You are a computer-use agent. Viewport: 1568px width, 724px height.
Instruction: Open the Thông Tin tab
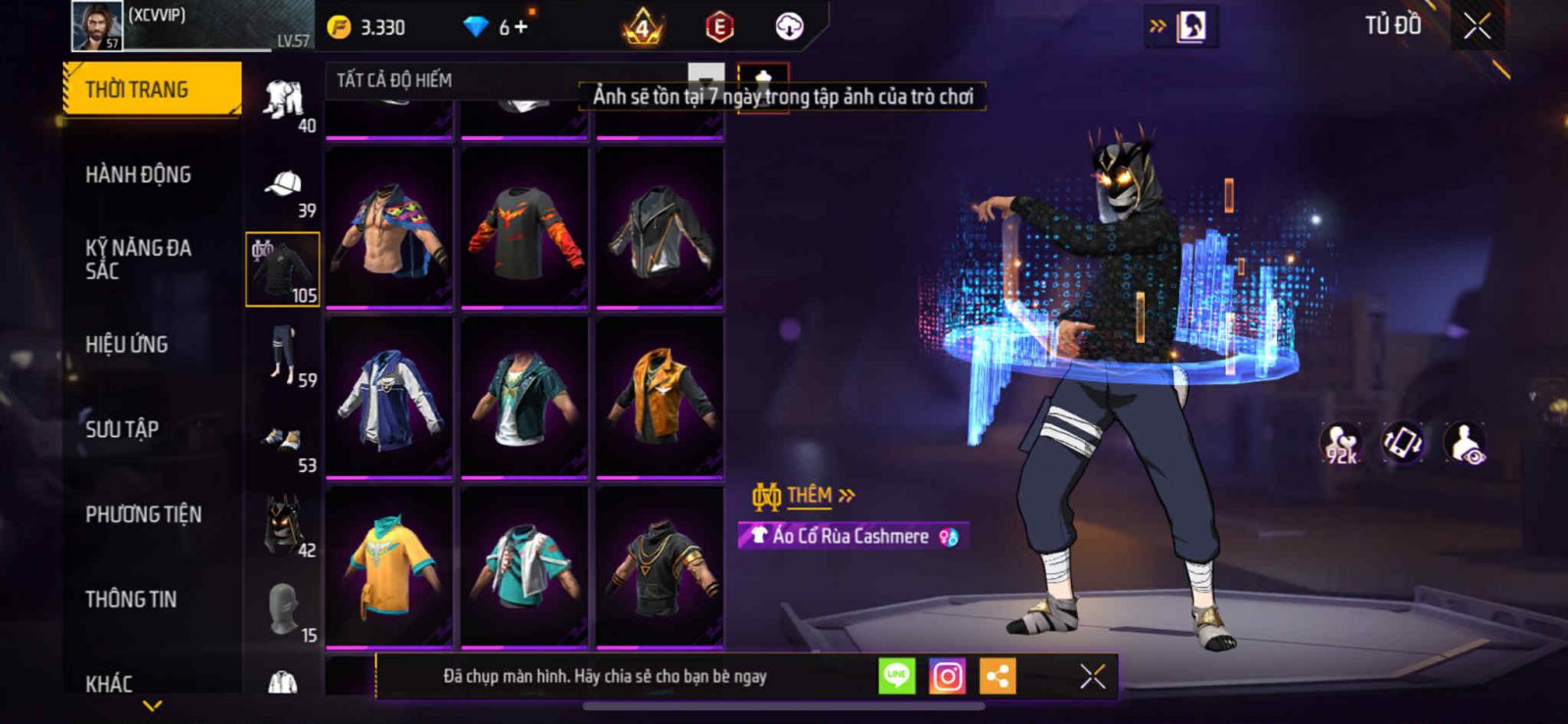coord(130,599)
